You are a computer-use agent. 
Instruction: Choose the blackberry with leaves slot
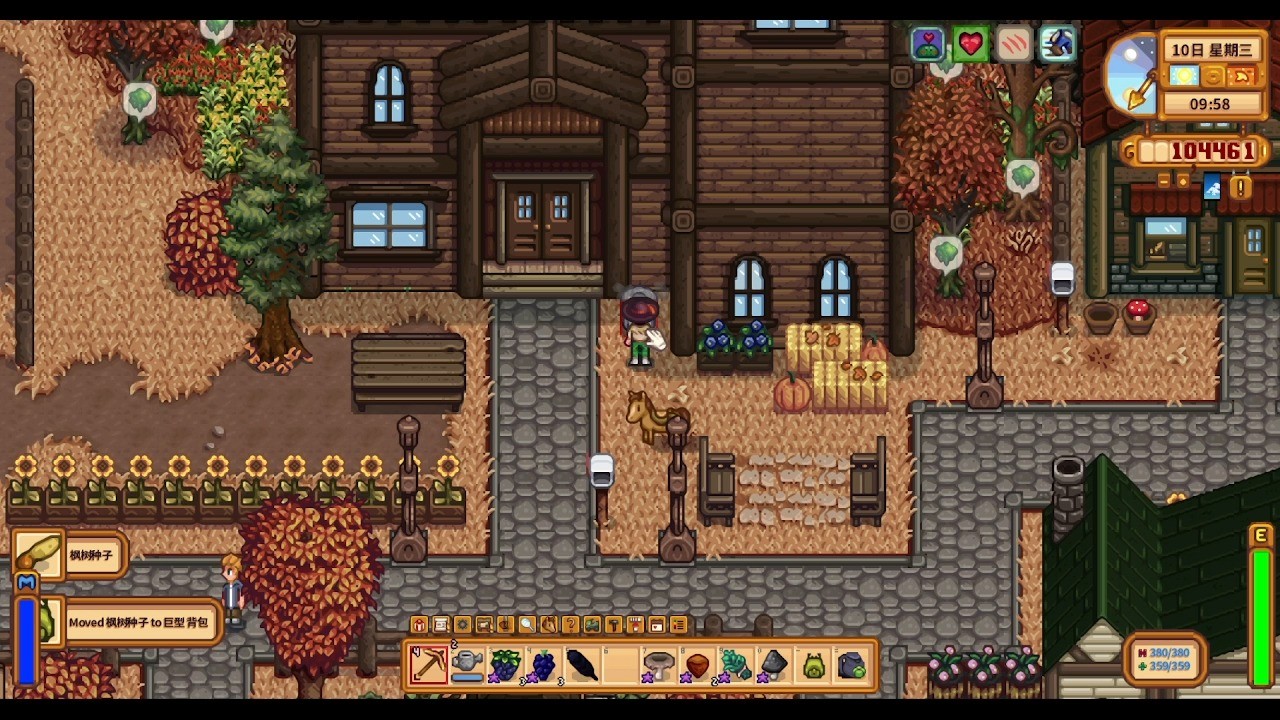tap(505, 665)
